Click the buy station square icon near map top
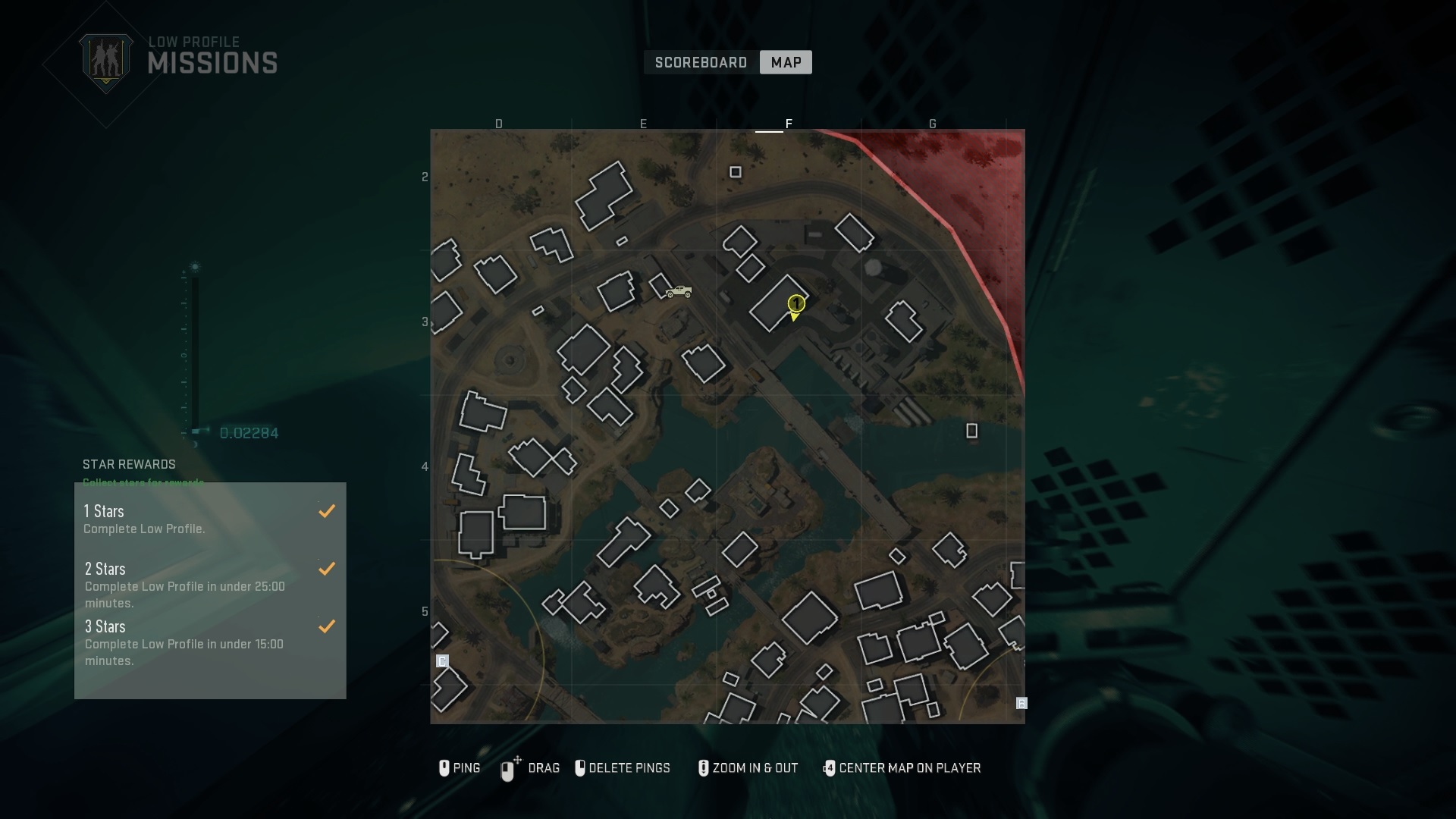This screenshot has width=1456, height=819. (x=736, y=172)
